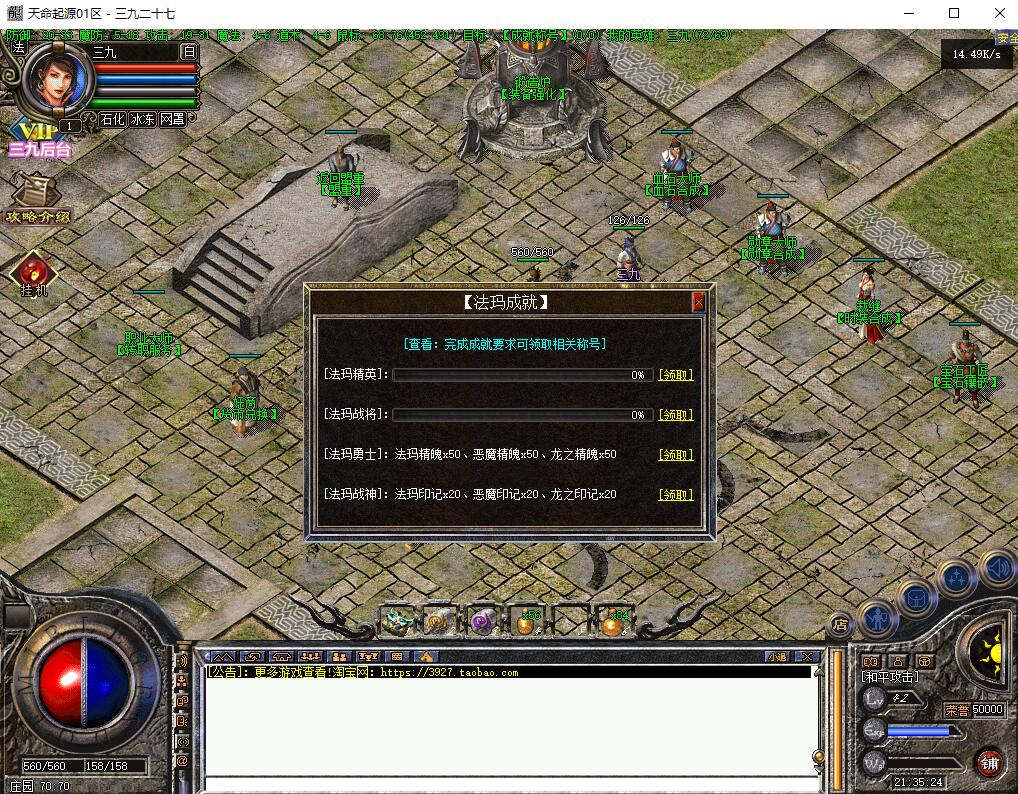Toggle the 冰冻 status button
The width and height of the screenshot is (1018, 794).
[142, 119]
